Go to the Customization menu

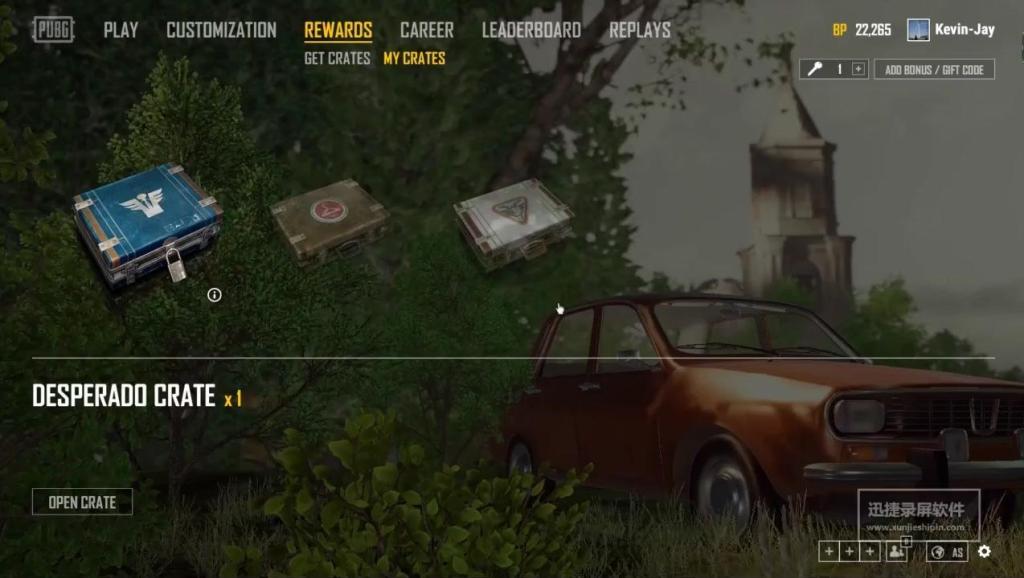(221, 30)
